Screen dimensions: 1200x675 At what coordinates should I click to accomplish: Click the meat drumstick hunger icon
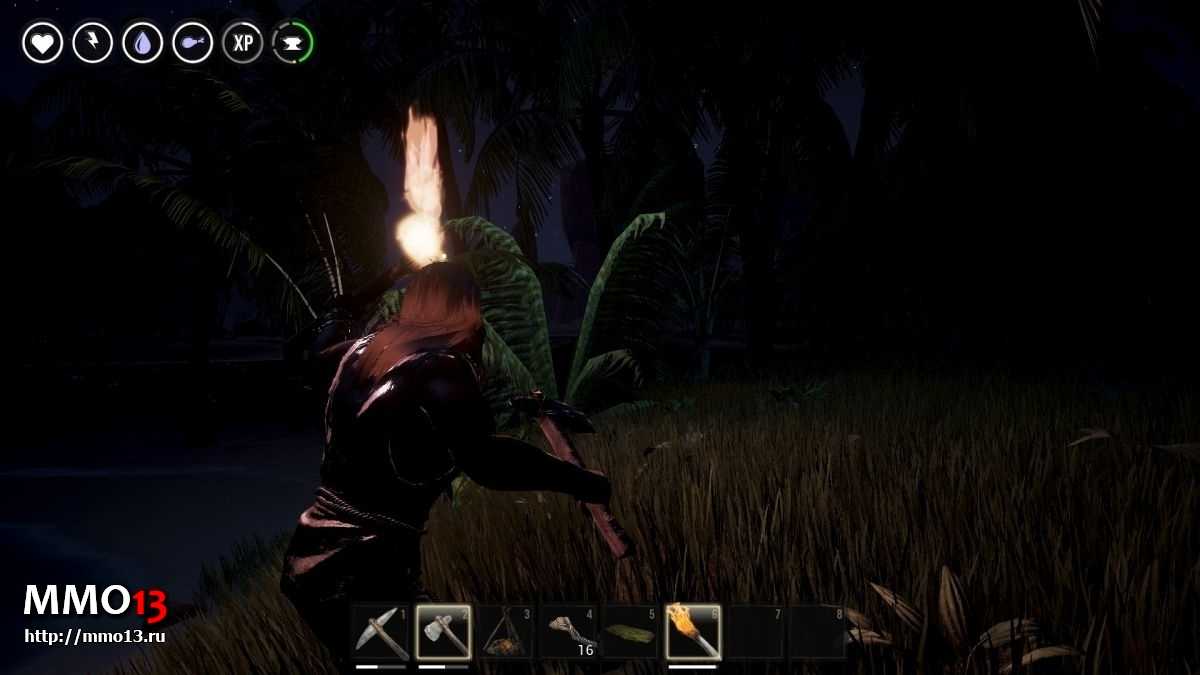point(192,43)
